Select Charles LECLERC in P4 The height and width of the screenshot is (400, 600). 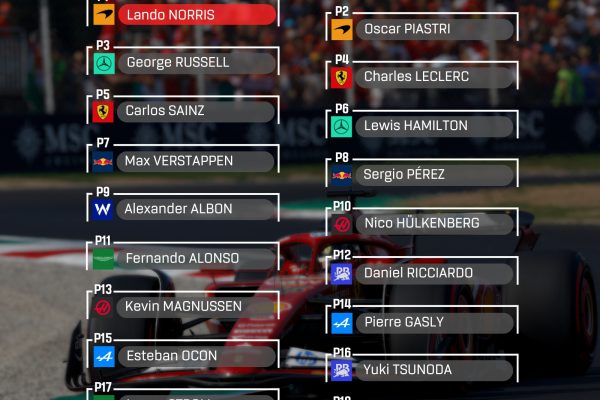click(422, 77)
